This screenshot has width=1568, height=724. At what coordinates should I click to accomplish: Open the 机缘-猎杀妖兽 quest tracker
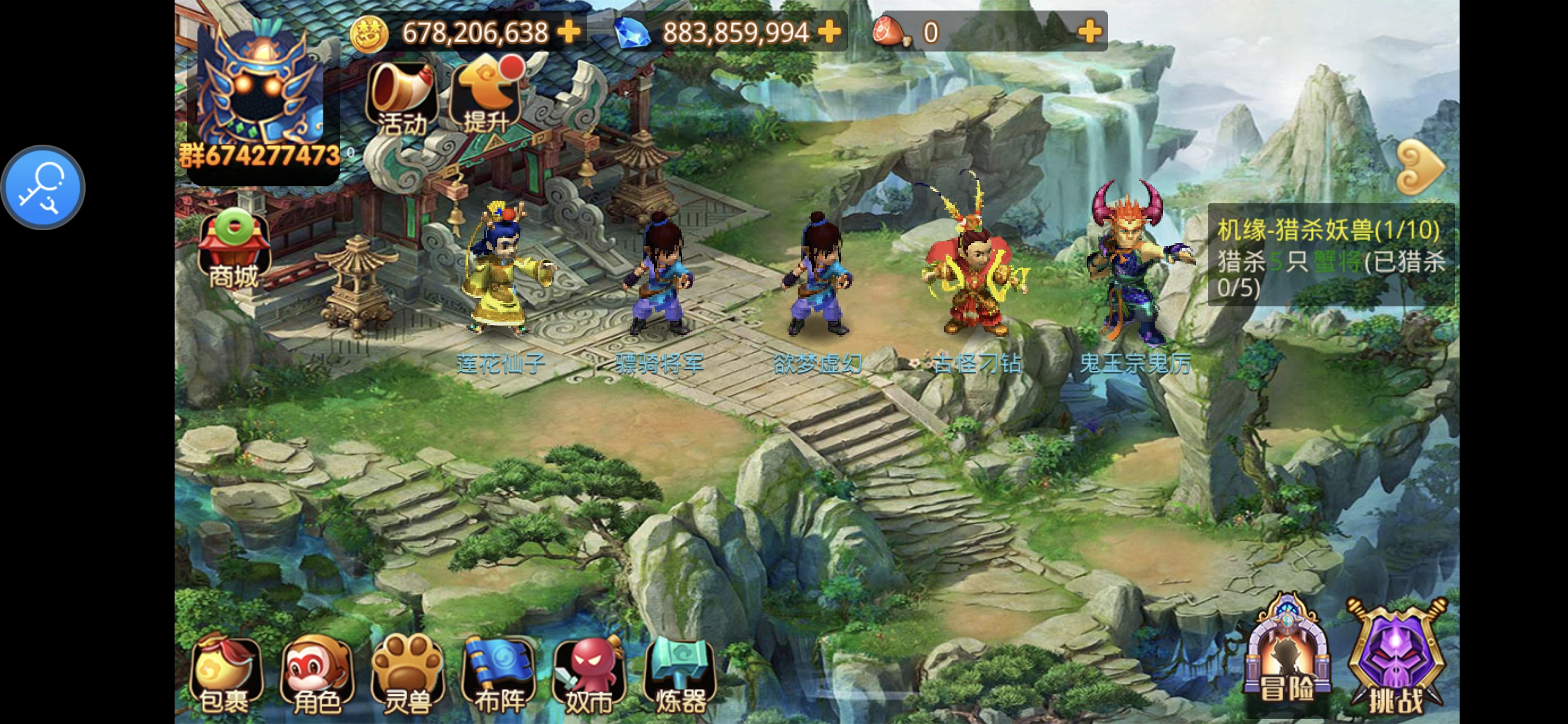[1331, 257]
